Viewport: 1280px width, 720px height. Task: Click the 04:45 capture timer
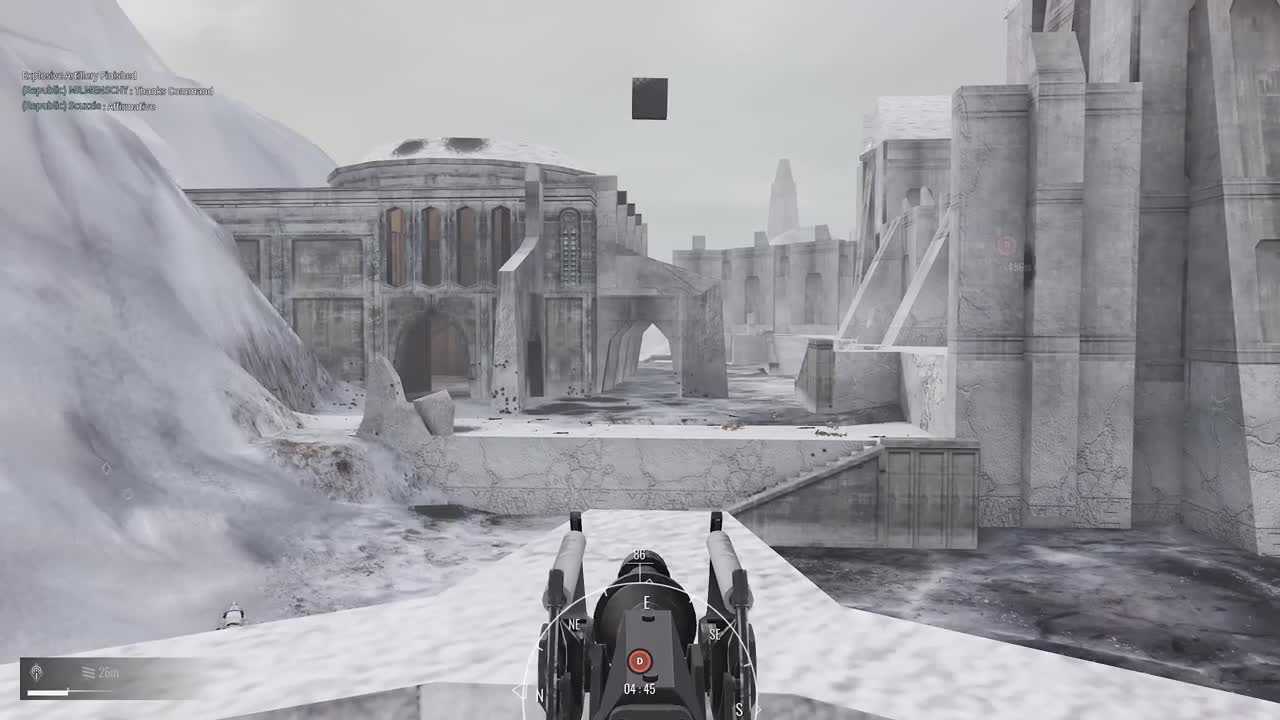(639, 687)
